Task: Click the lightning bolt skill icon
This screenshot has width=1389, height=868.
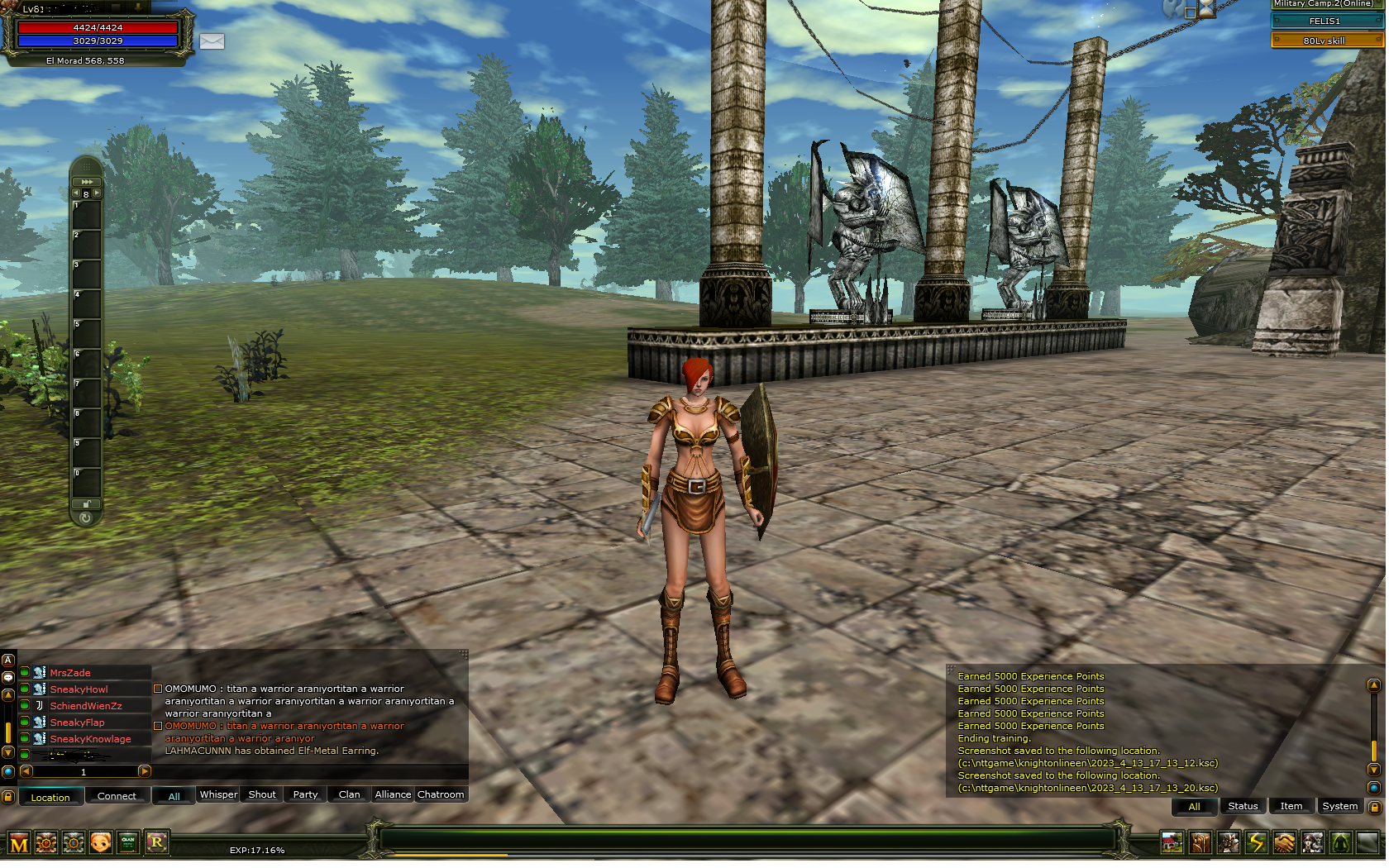Action: 1257,843
